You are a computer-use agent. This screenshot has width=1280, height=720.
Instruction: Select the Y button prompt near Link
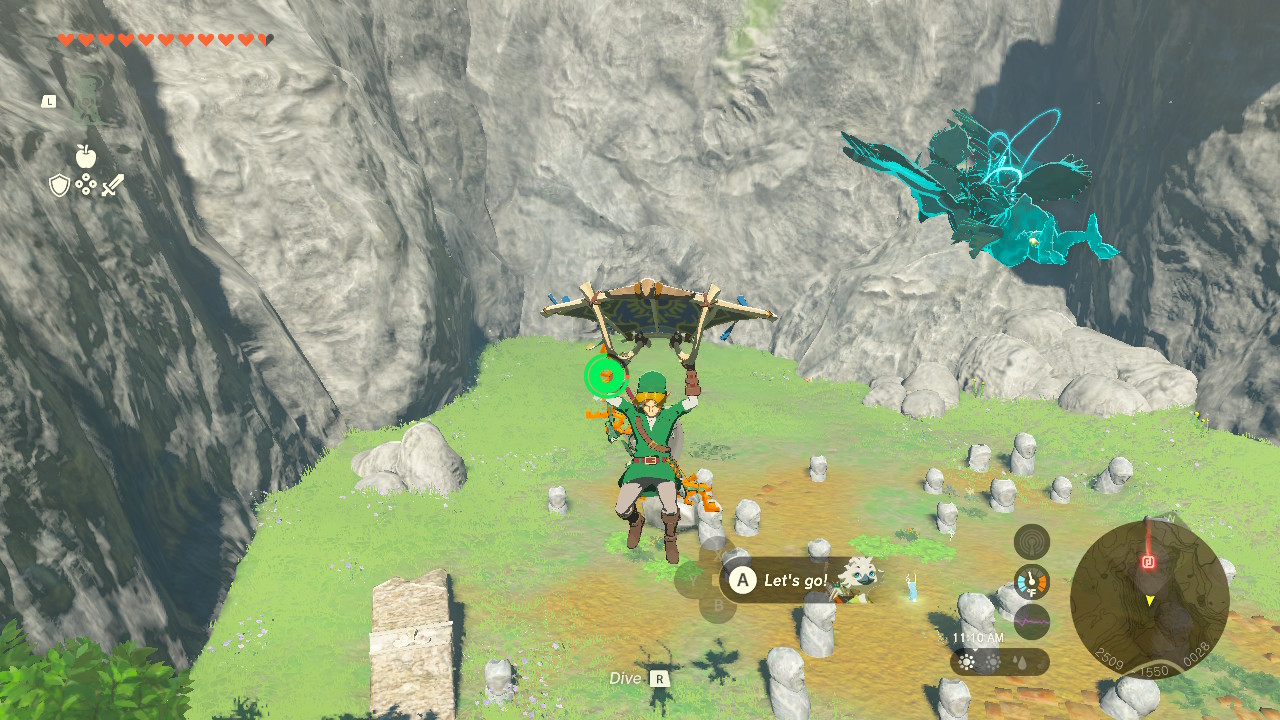[693, 579]
